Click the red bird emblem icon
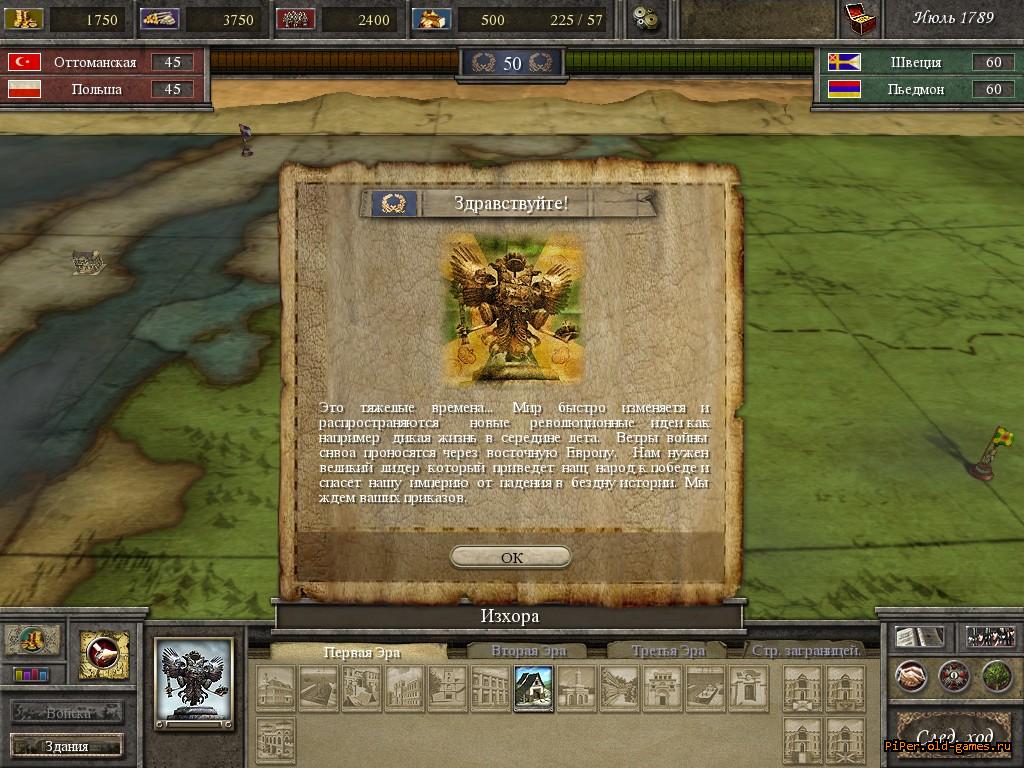Viewport: 1024px width, 768px height. [104, 655]
